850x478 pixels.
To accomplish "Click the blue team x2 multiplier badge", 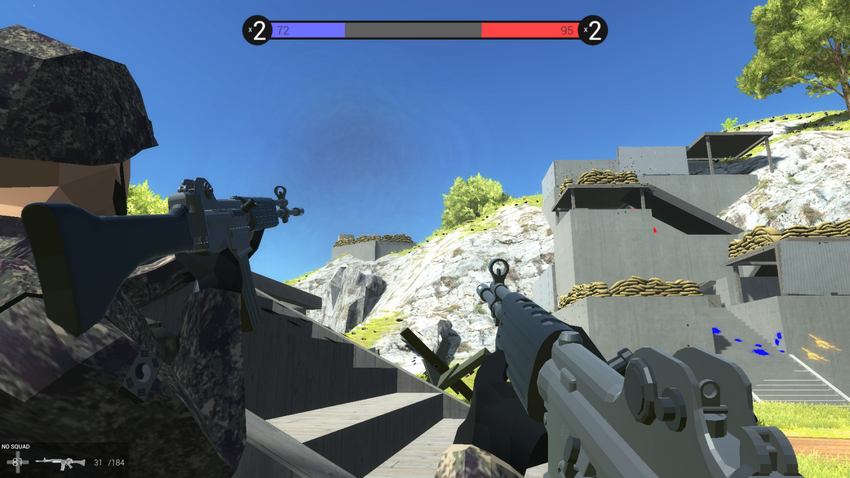I will coord(258,31).
